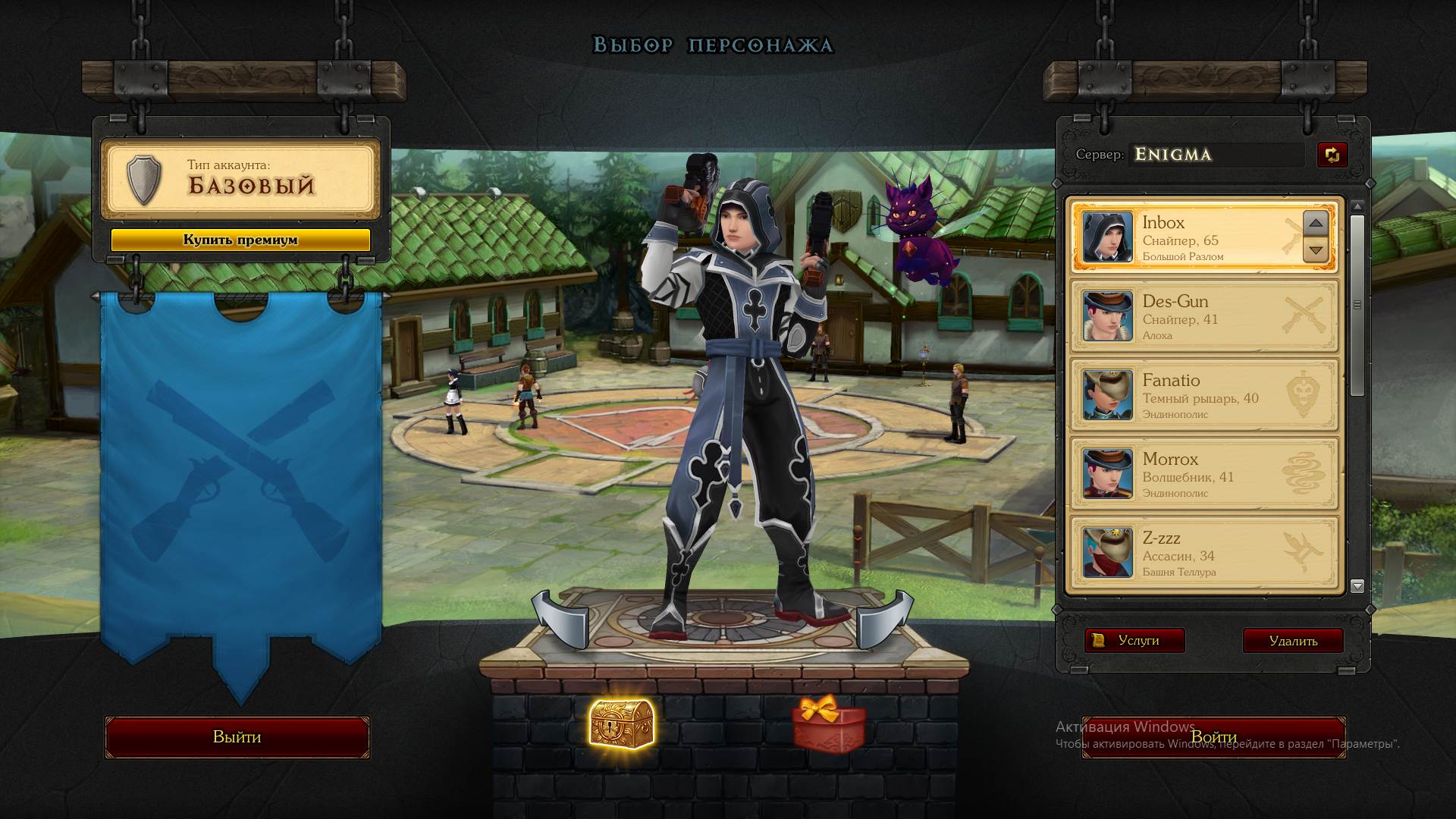Open the Услуги services menu
The width and height of the screenshot is (1456, 819).
1134,641
